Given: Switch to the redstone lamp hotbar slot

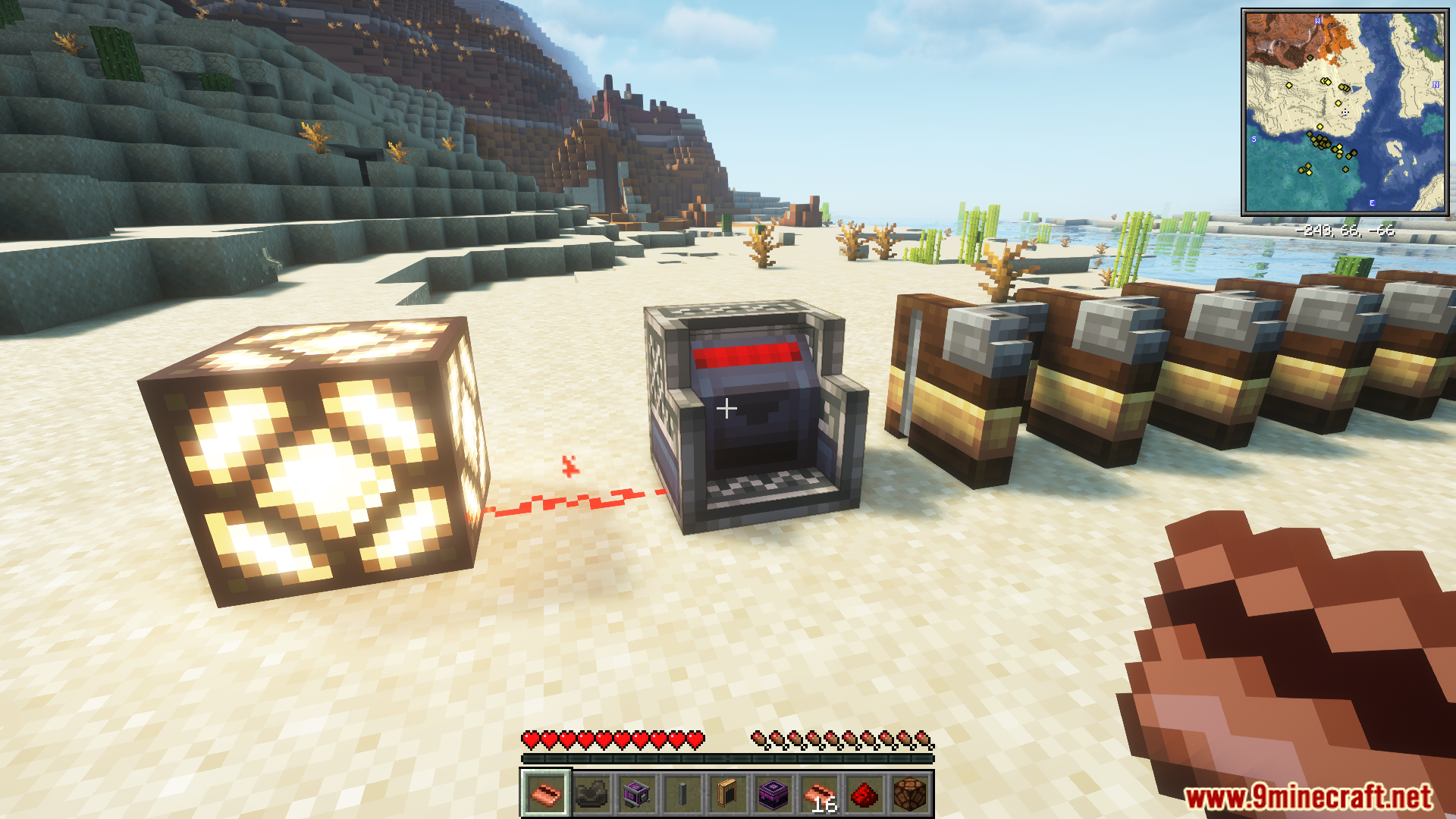Looking at the screenshot, I should click(x=909, y=794).
